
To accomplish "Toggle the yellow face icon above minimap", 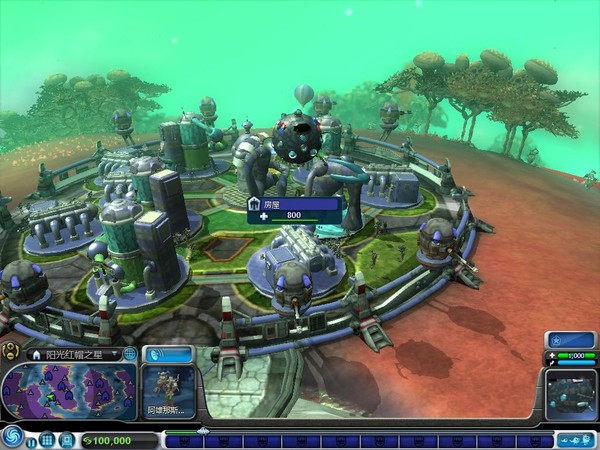I will click(10, 350).
